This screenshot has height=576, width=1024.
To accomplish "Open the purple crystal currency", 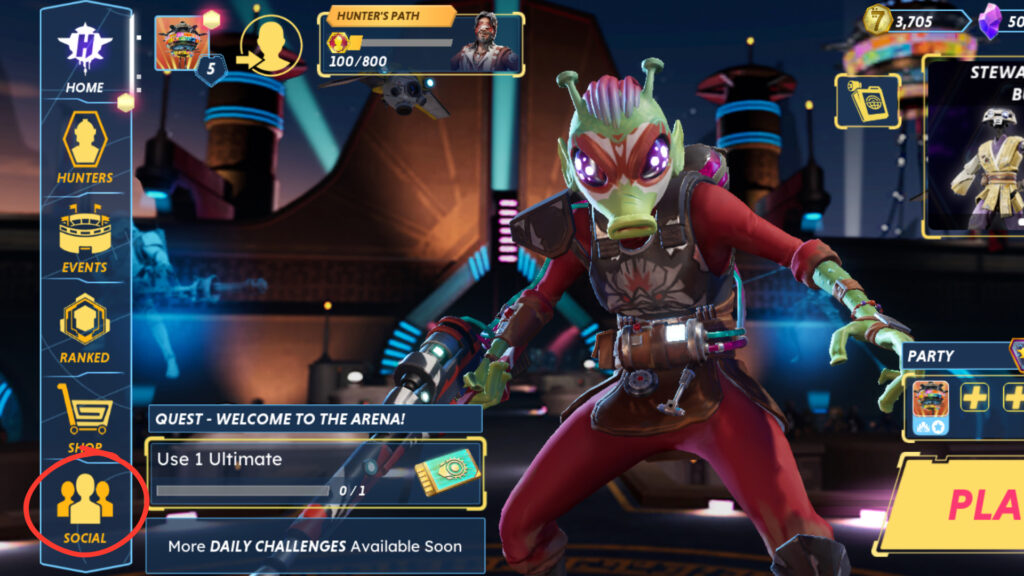I will click(1000, 19).
